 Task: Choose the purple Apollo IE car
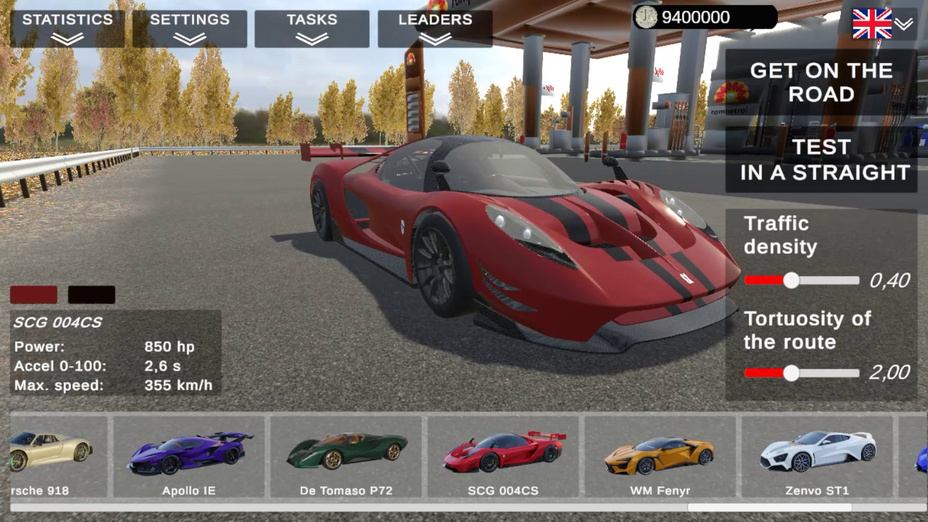(189, 457)
